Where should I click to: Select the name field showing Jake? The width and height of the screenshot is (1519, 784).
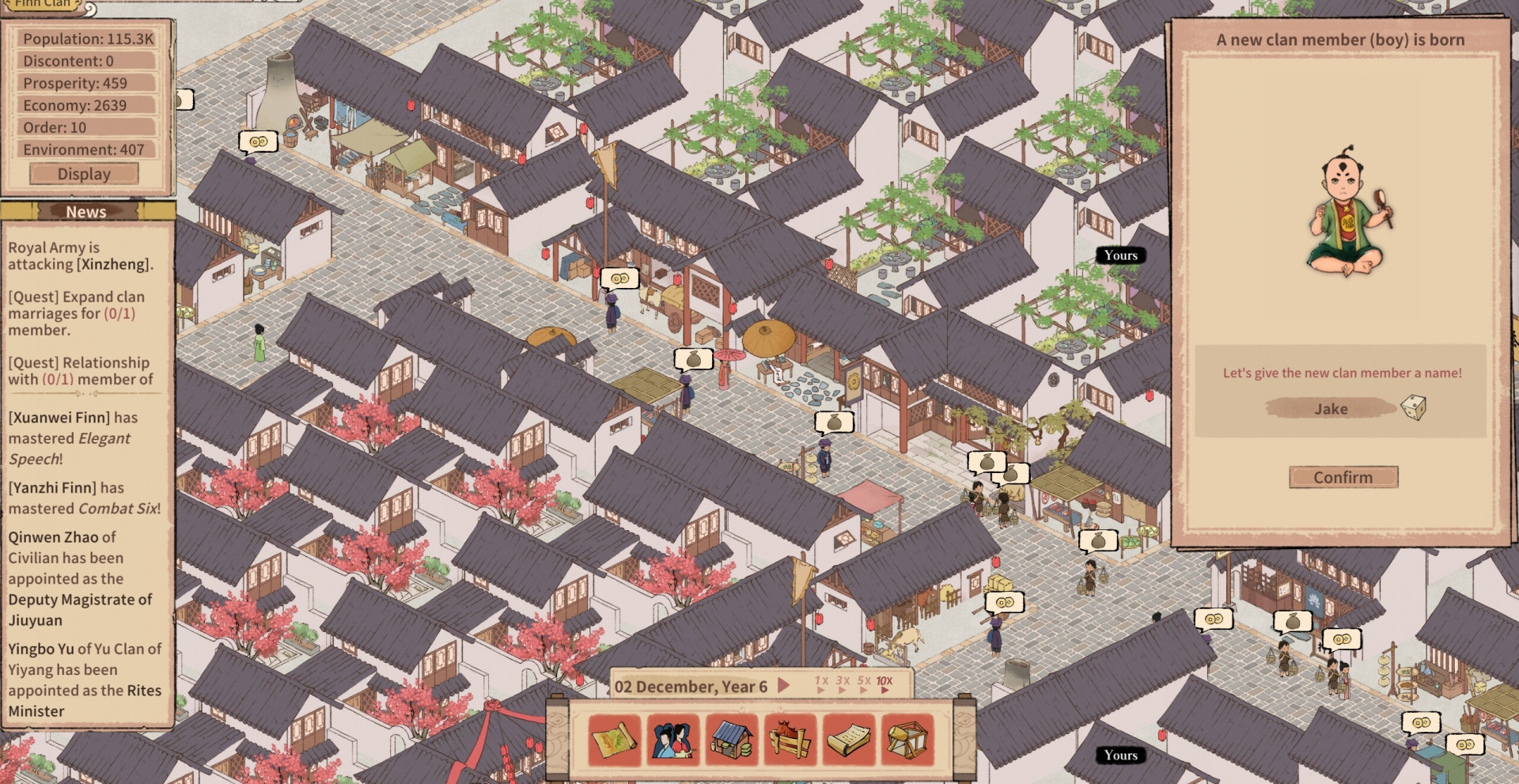coord(1331,408)
